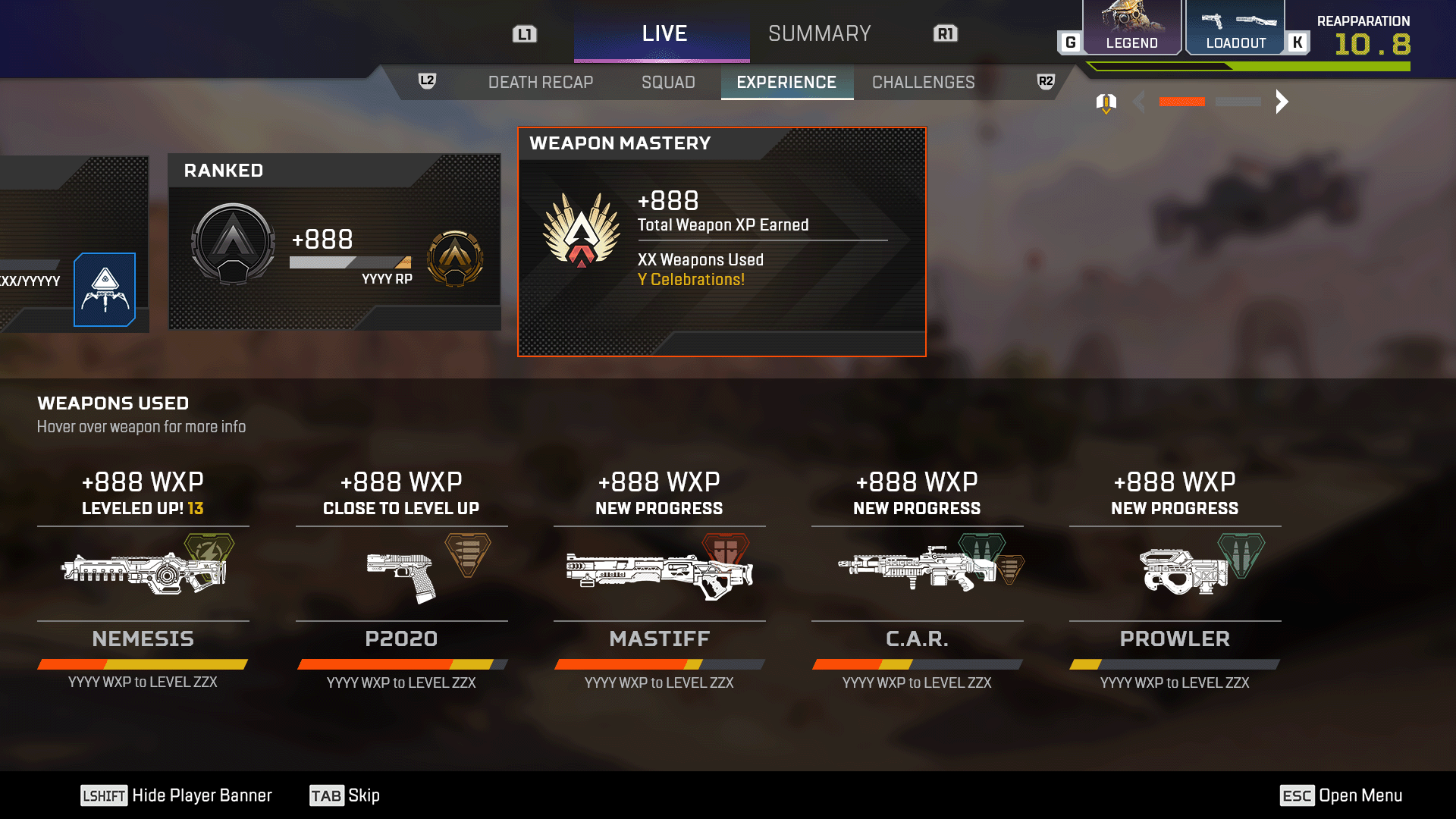
Task: Open the Challenges tab
Action: (923, 82)
